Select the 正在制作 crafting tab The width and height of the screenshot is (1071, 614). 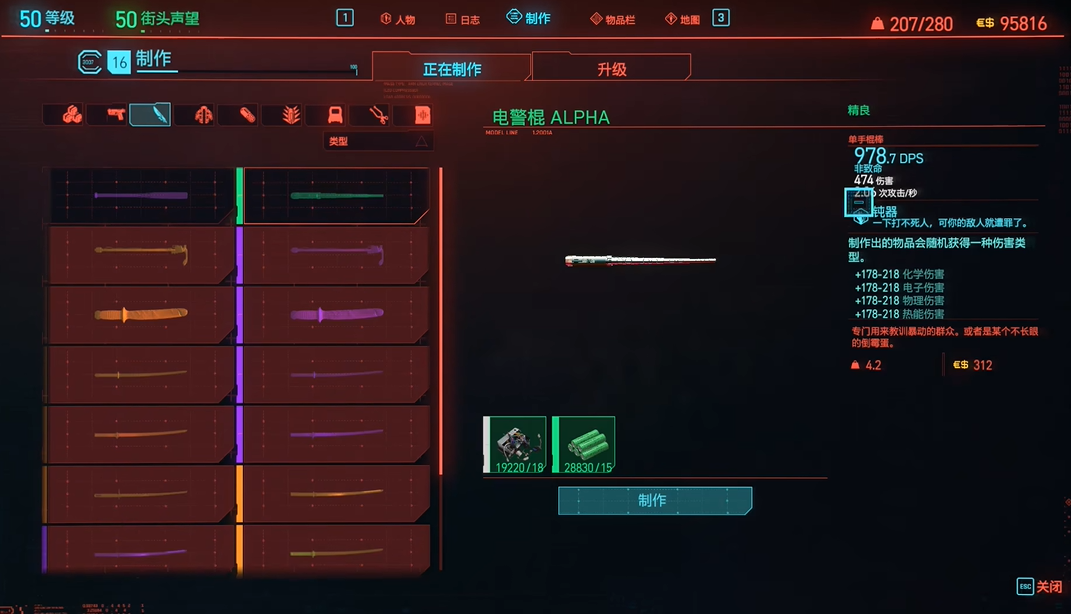point(452,69)
